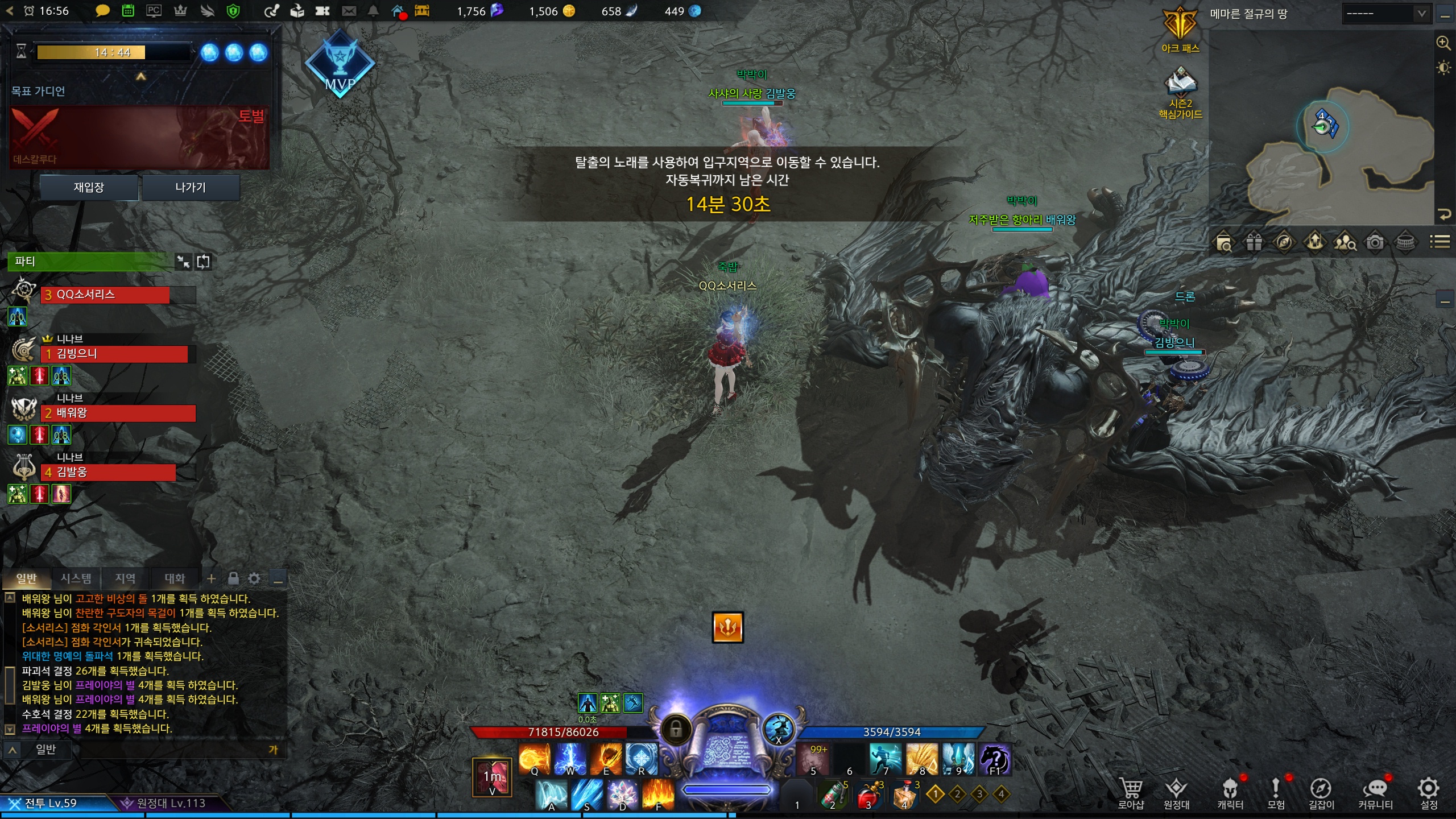Leave the raid with 나가기 button
This screenshot has width=1456, height=819.
pos(191,188)
